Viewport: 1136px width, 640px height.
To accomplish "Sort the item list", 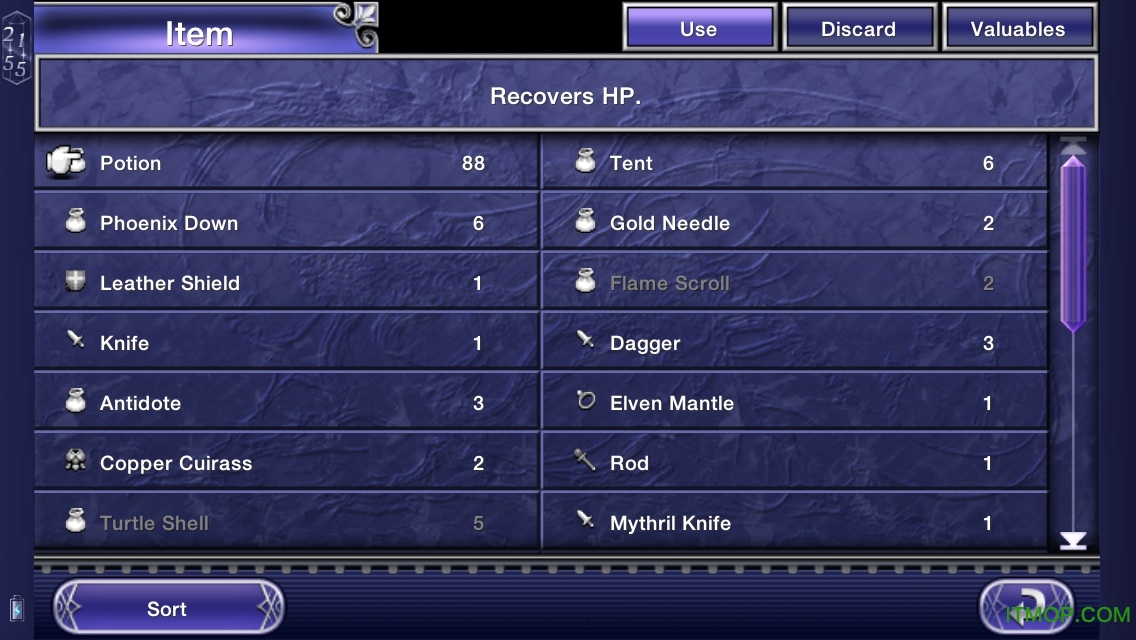I will pos(167,609).
